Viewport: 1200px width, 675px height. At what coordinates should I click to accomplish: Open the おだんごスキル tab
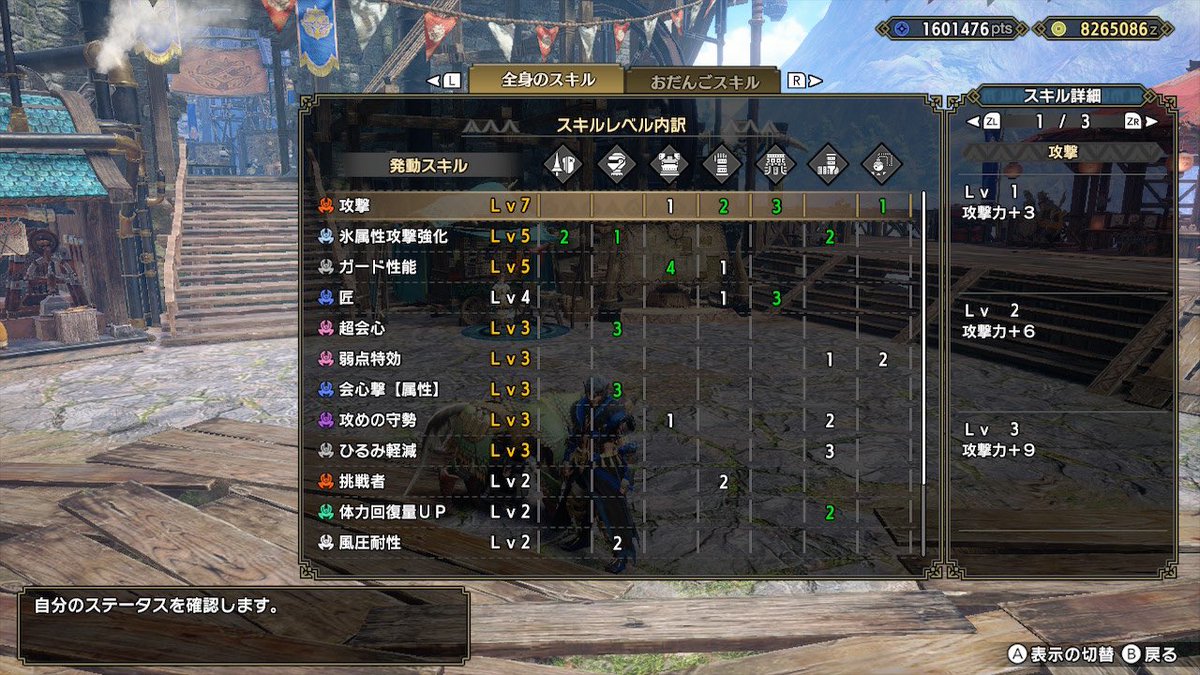point(704,83)
